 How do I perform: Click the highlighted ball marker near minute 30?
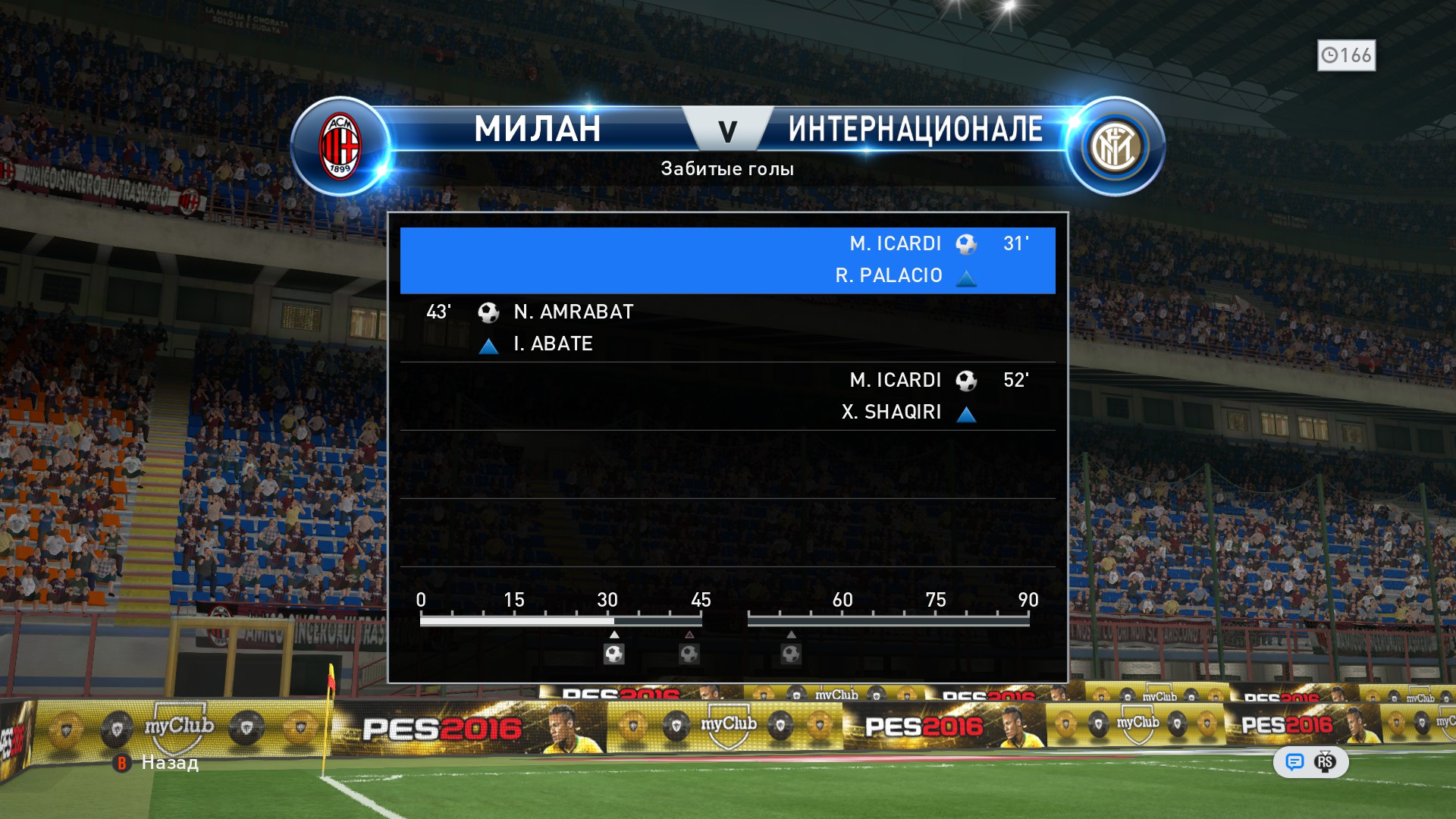pyautogui.click(x=614, y=654)
